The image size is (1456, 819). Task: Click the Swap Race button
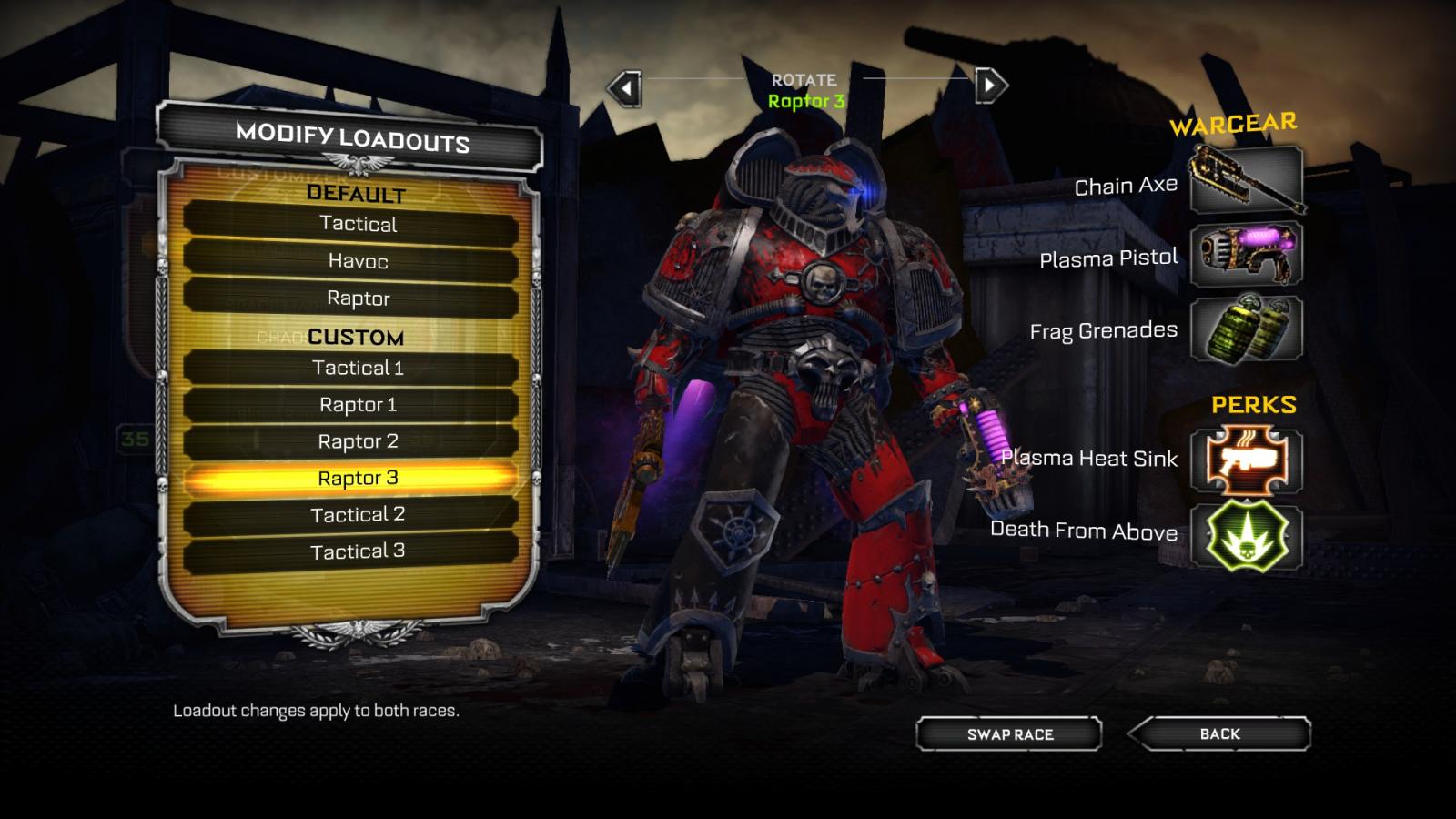[1009, 734]
